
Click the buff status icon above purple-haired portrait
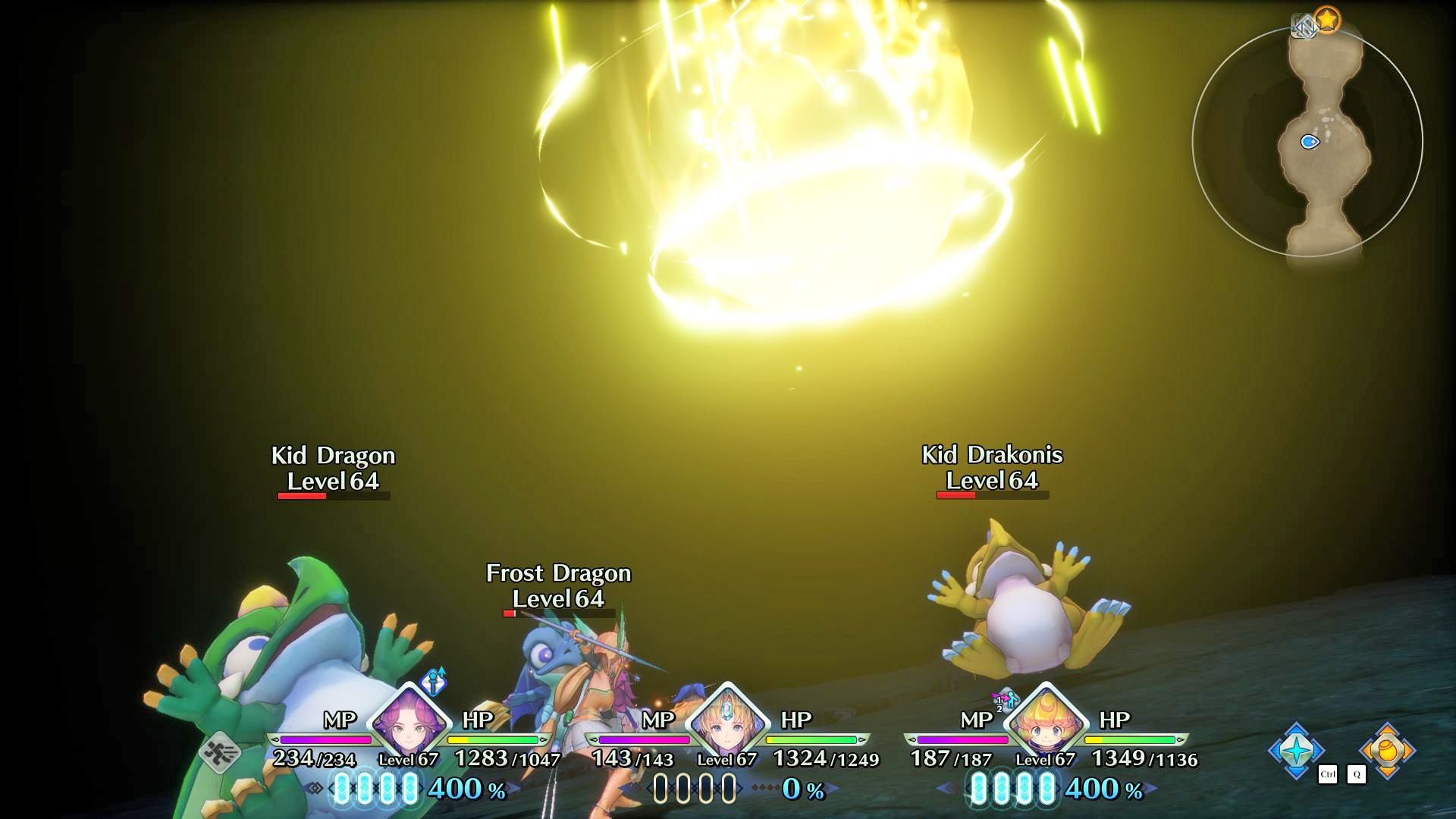[434, 681]
